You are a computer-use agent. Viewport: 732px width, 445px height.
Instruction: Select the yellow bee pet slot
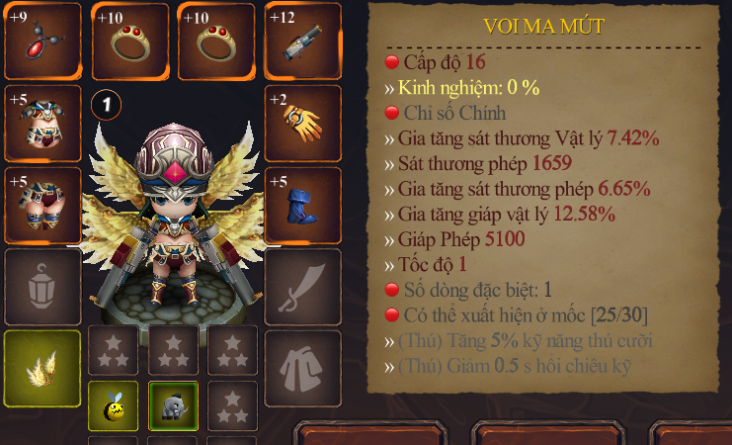113,406
